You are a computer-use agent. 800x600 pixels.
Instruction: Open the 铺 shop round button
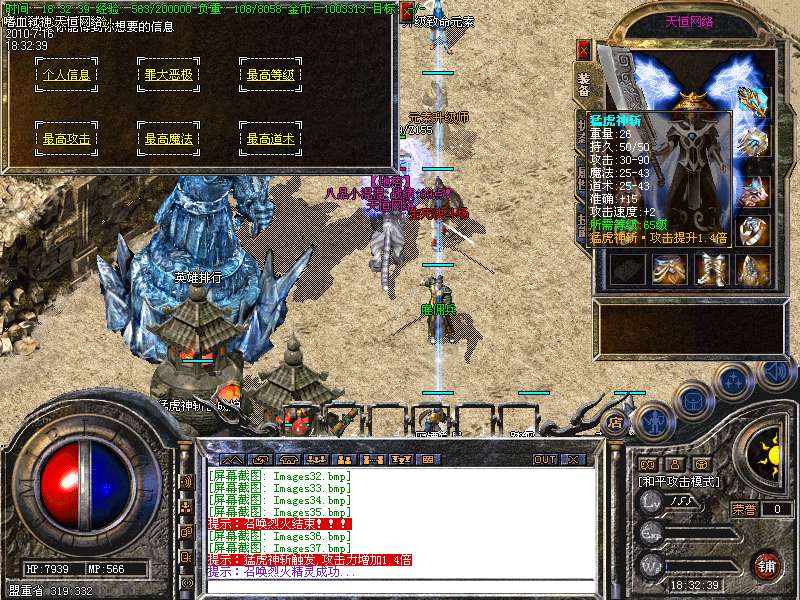766,565
